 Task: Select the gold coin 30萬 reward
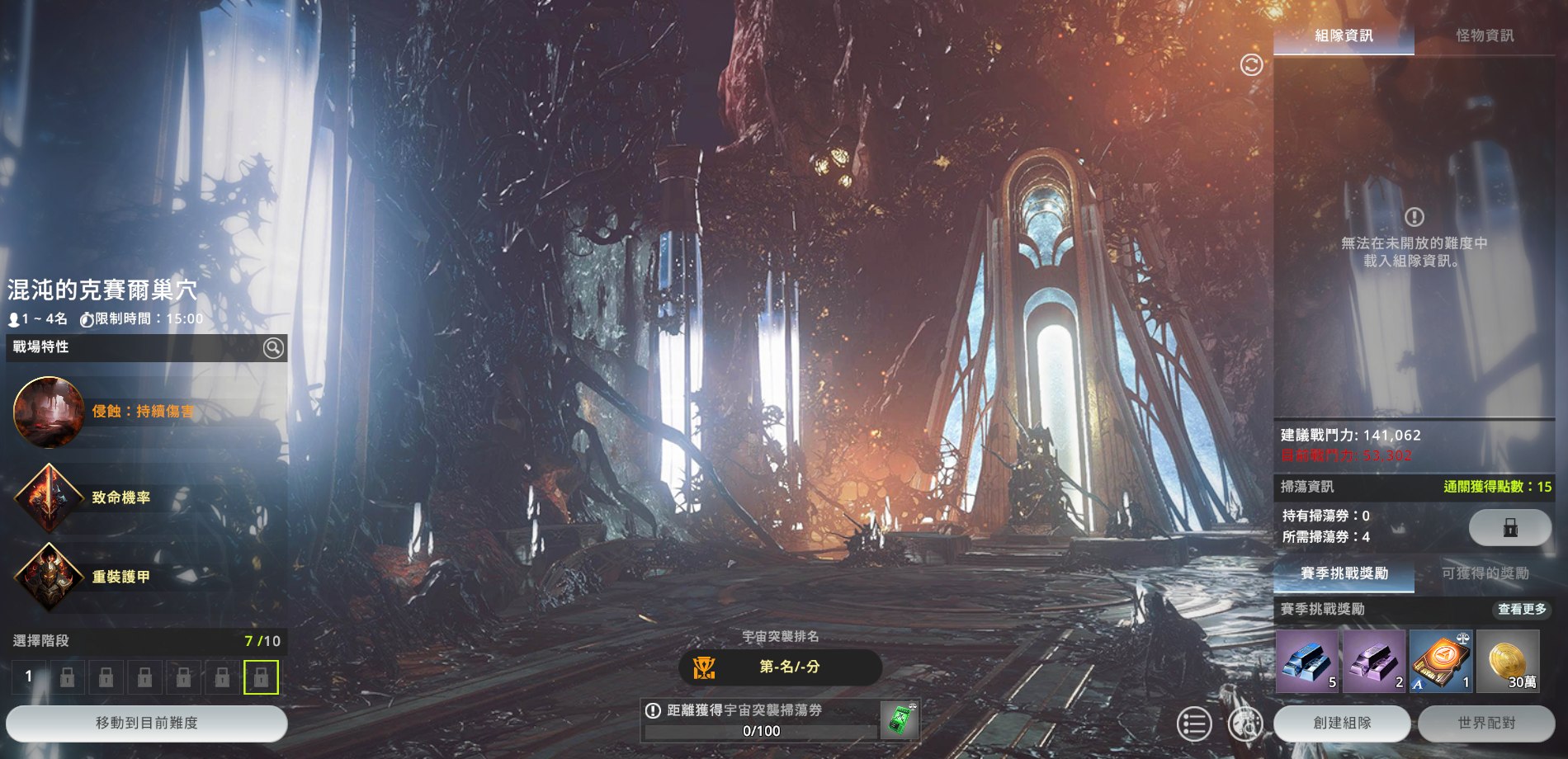[x=1508, y=661]
